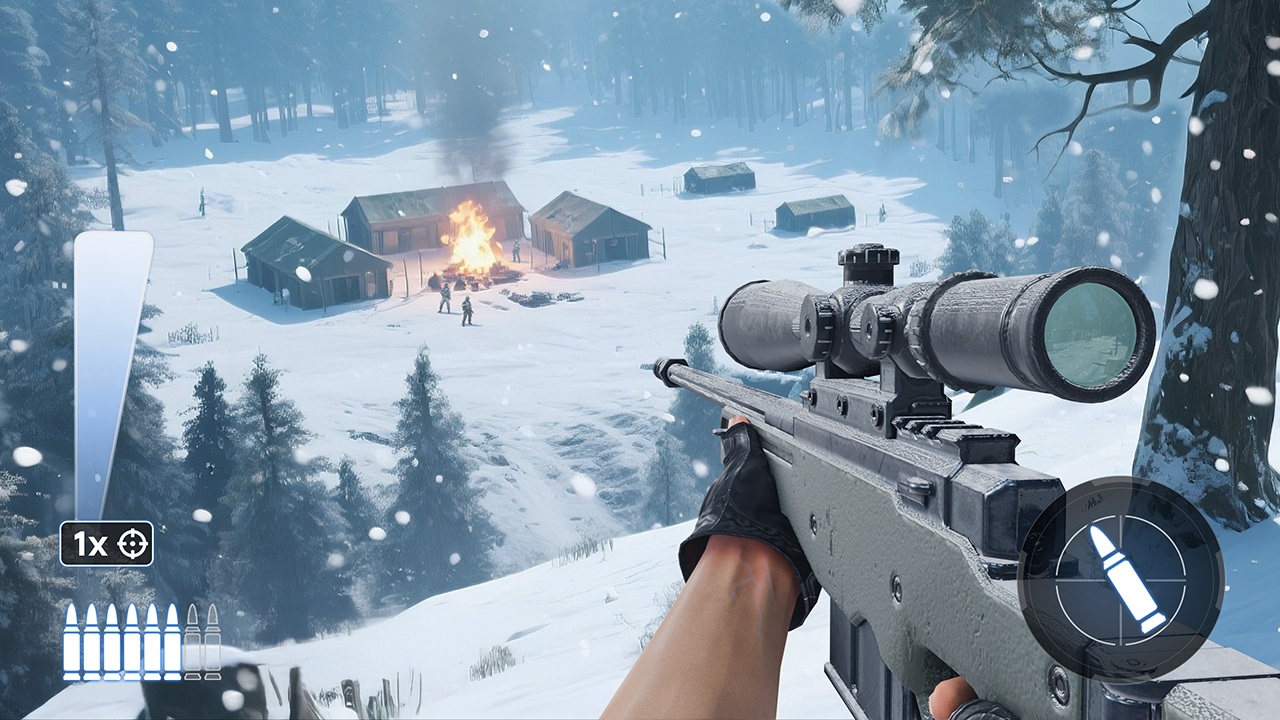
Task: Toggle the 1x scope zoom button
Action: click(106, 544)
